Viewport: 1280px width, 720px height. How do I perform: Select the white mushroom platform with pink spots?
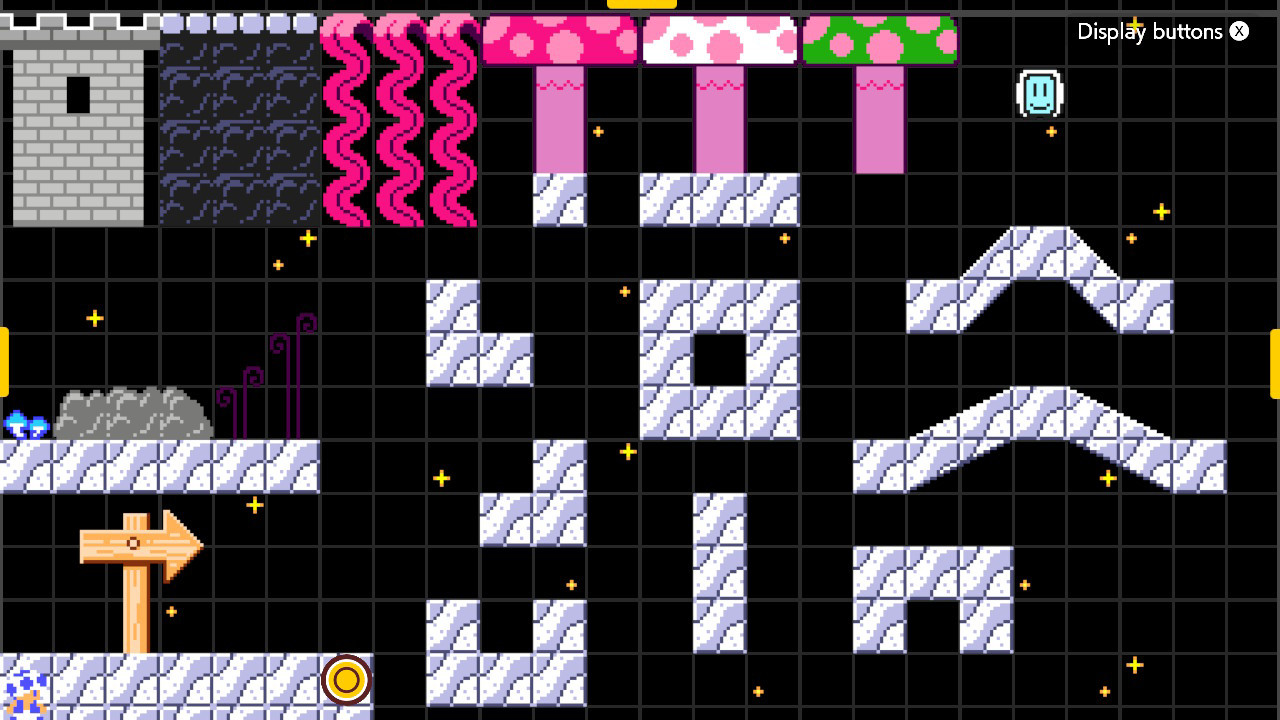[718, 38]
